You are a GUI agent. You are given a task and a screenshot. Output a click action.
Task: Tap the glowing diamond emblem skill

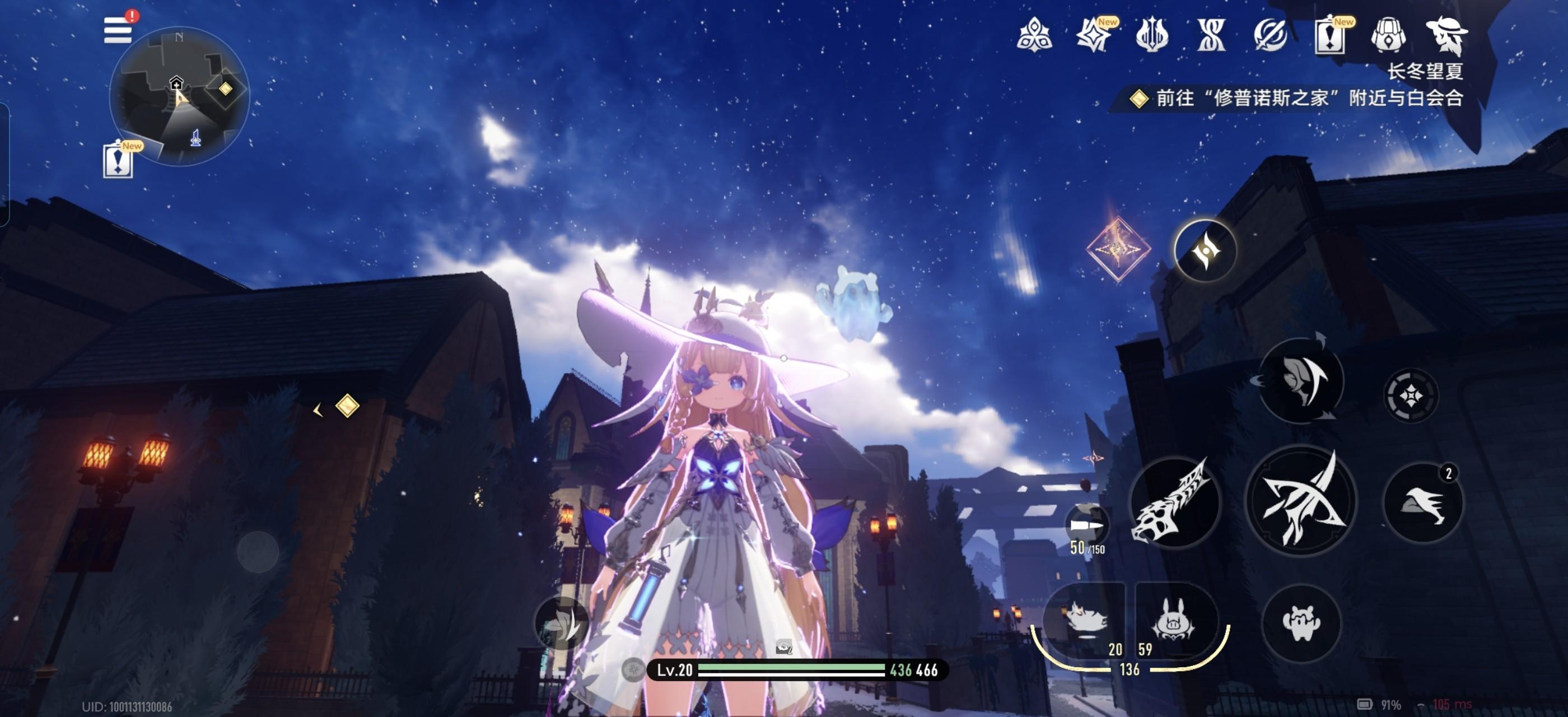(x=1118, y=248)
